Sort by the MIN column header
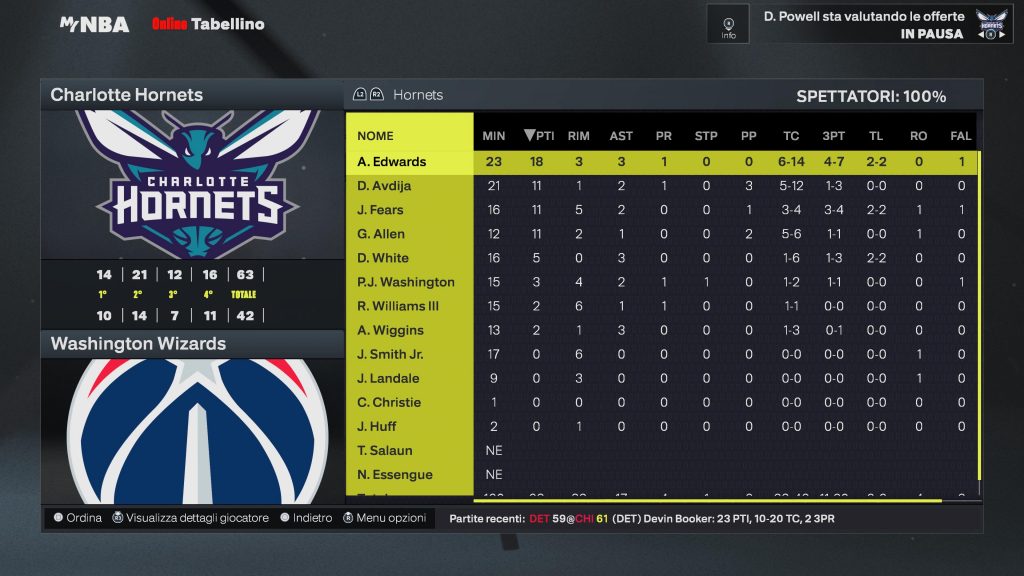Screen dimensions: 1024x576 (494, 136)
